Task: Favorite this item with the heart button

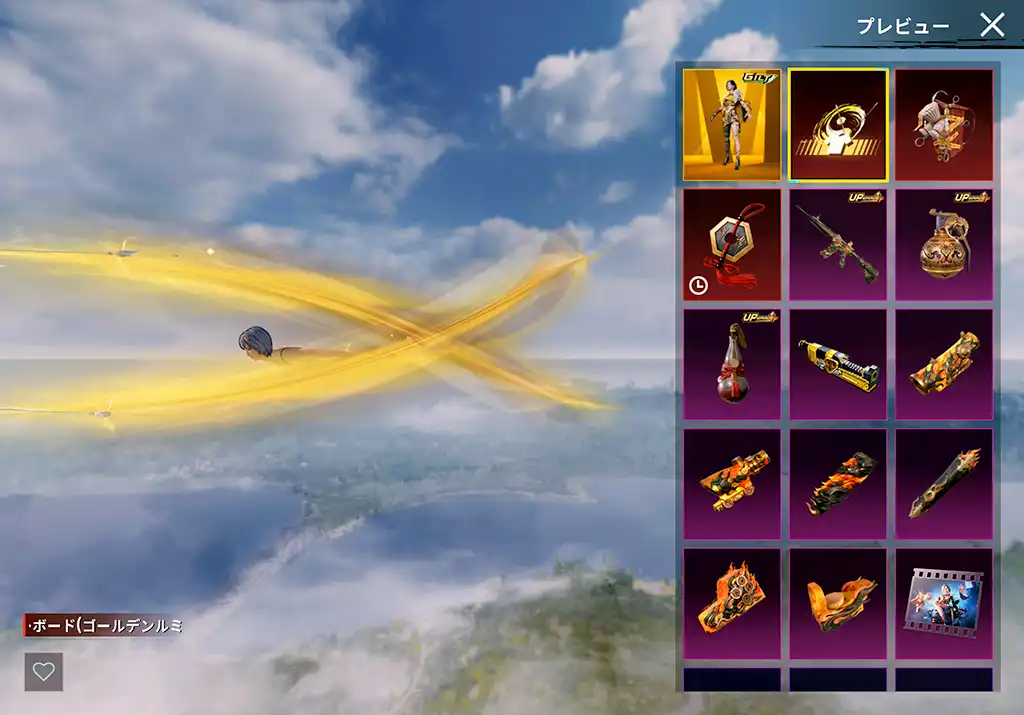Action: pyautogui.click(x=44, y=672)
